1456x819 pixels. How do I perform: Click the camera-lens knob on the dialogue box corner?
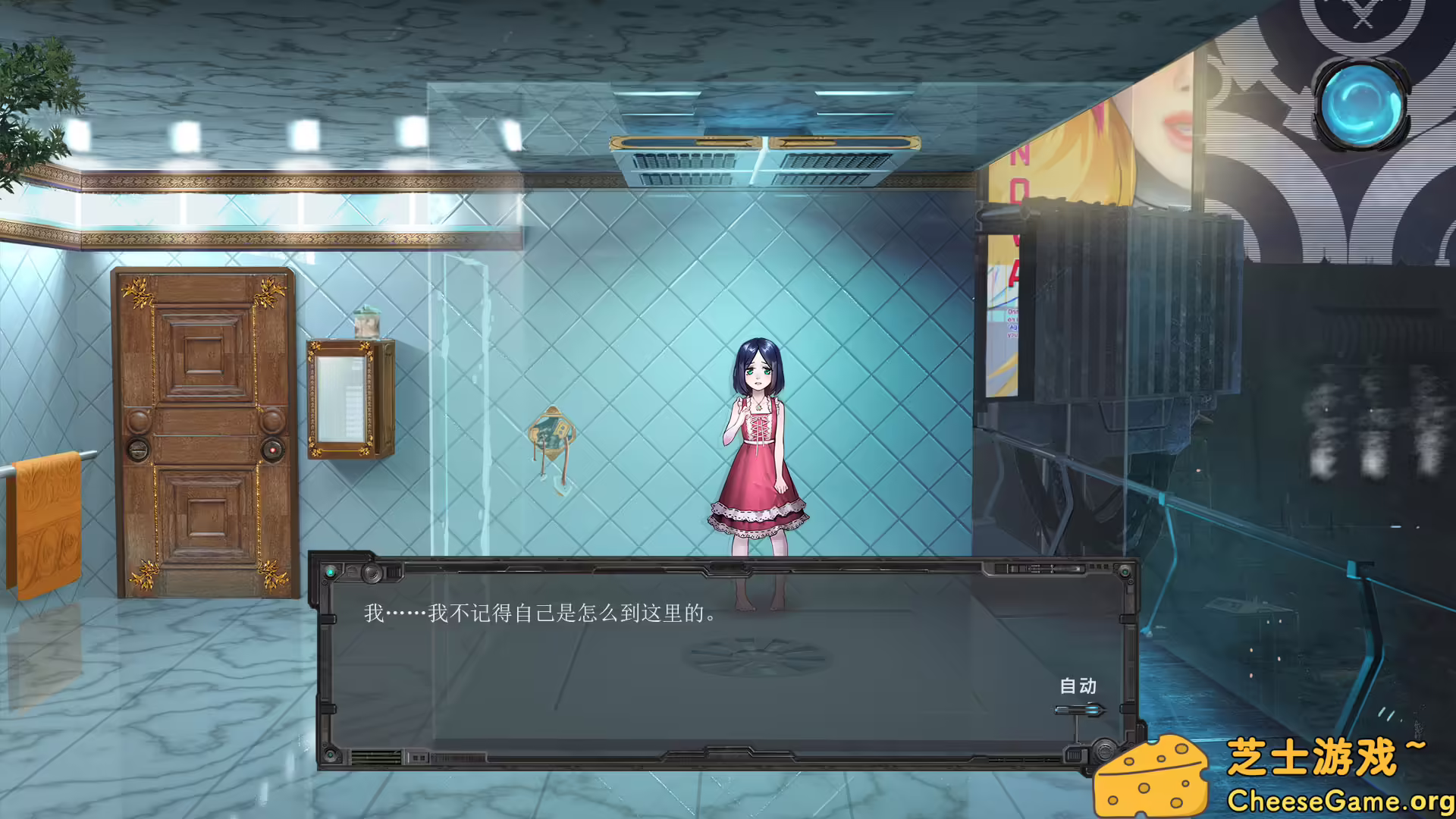tap(373, 574)
